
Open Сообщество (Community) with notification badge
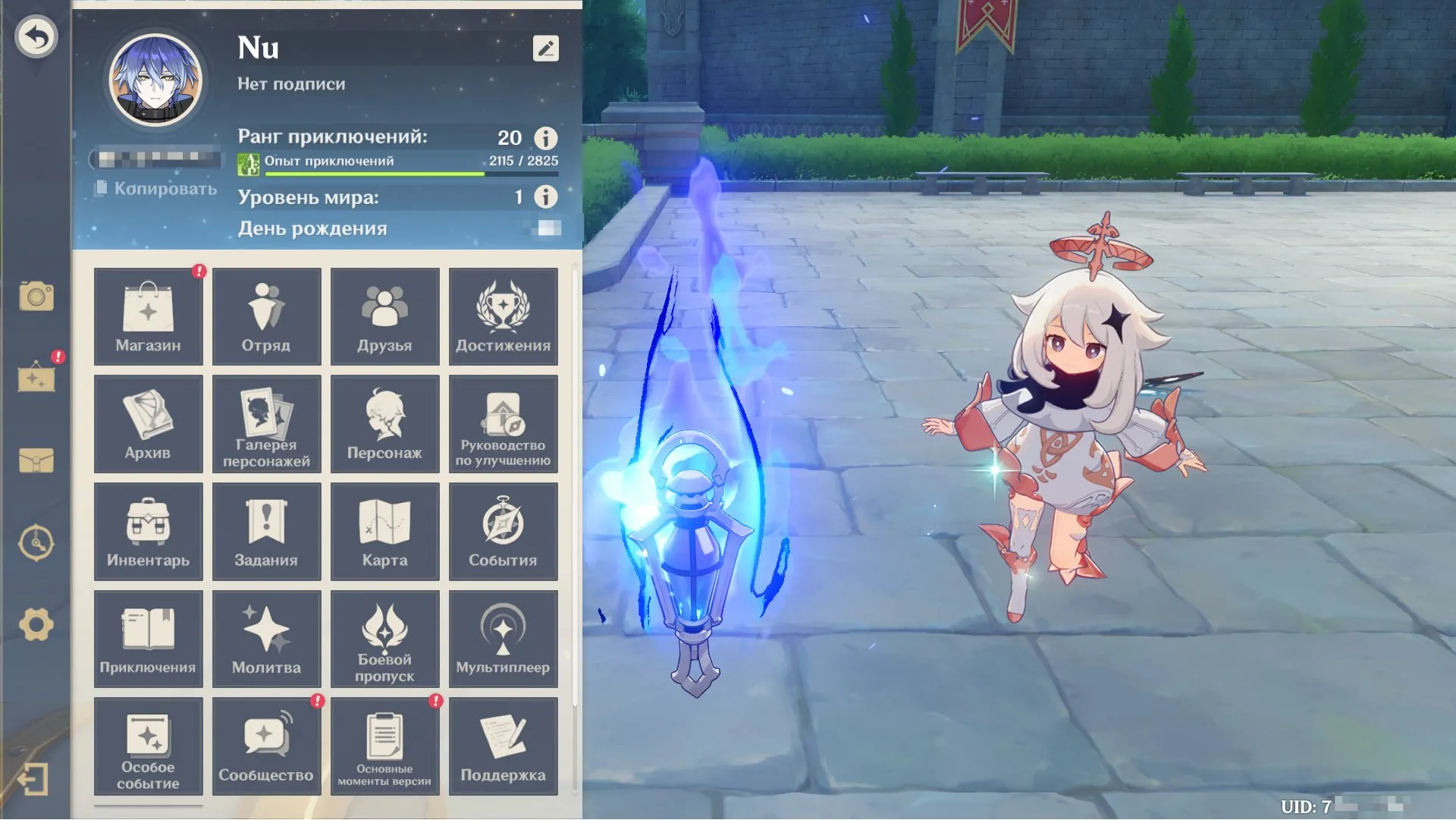266,746
